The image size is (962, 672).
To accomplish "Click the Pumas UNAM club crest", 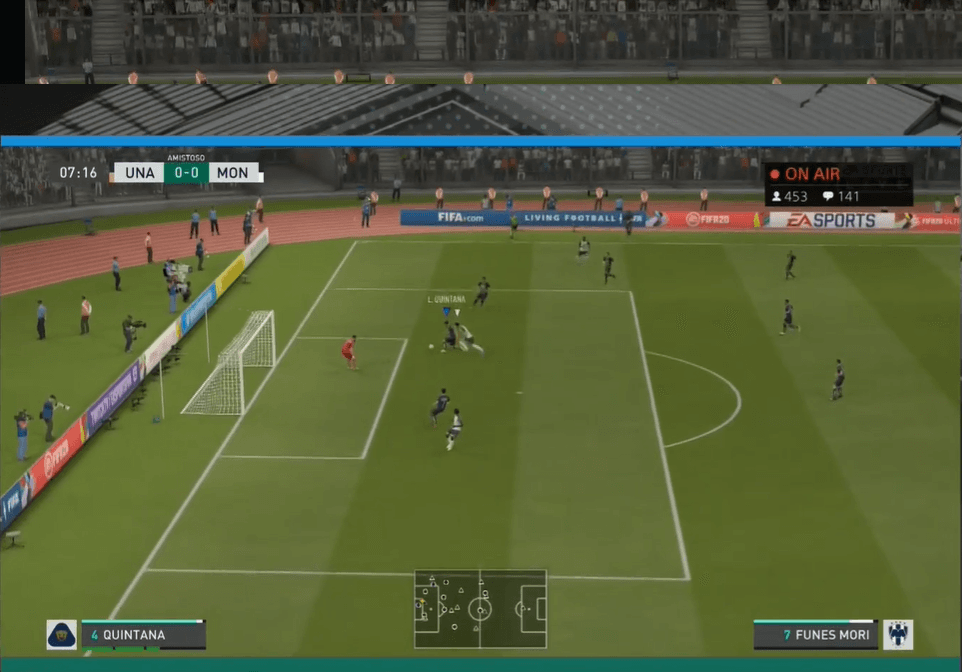I will point(61,635).
